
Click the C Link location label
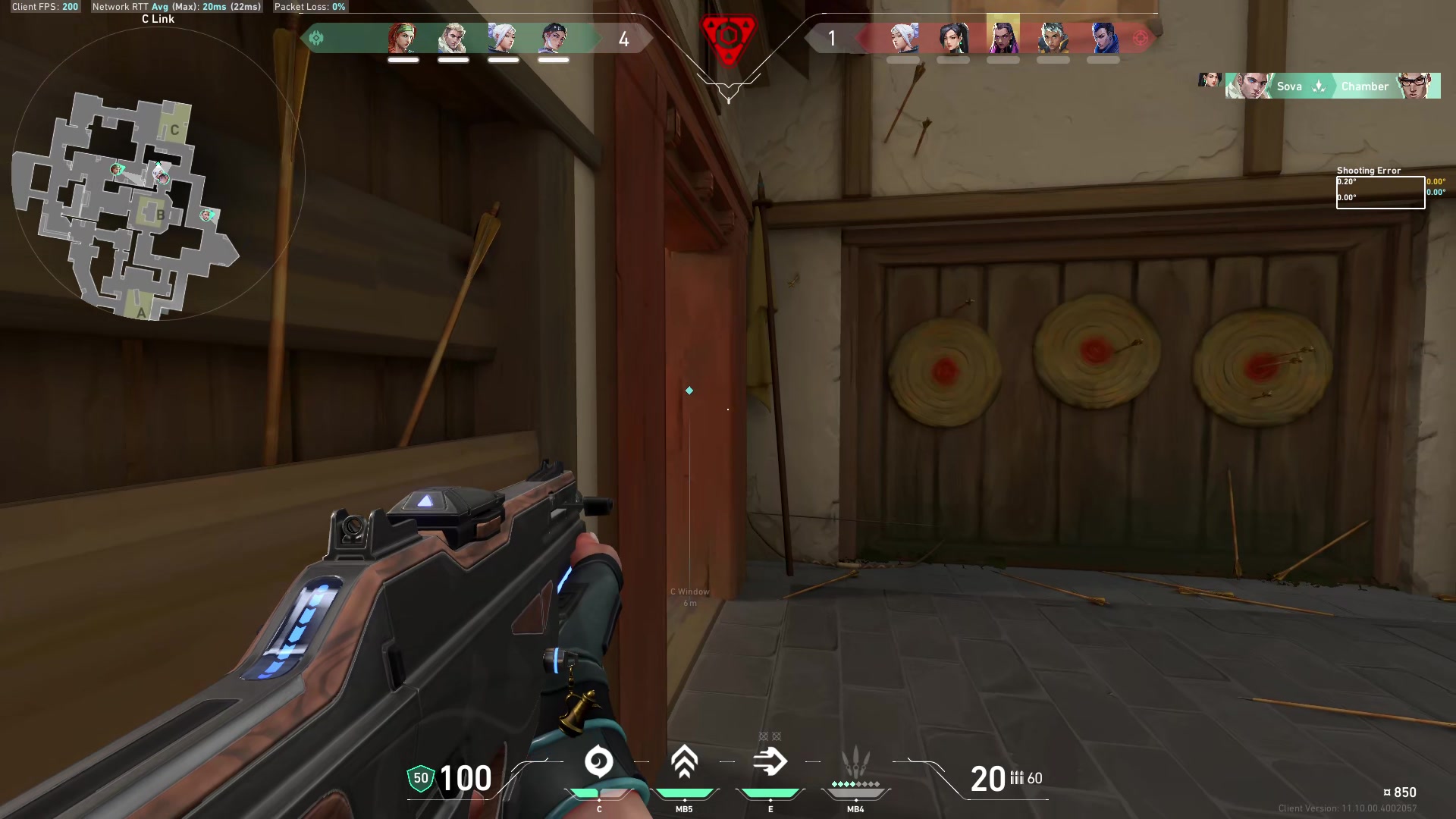(x=157, y=19)
